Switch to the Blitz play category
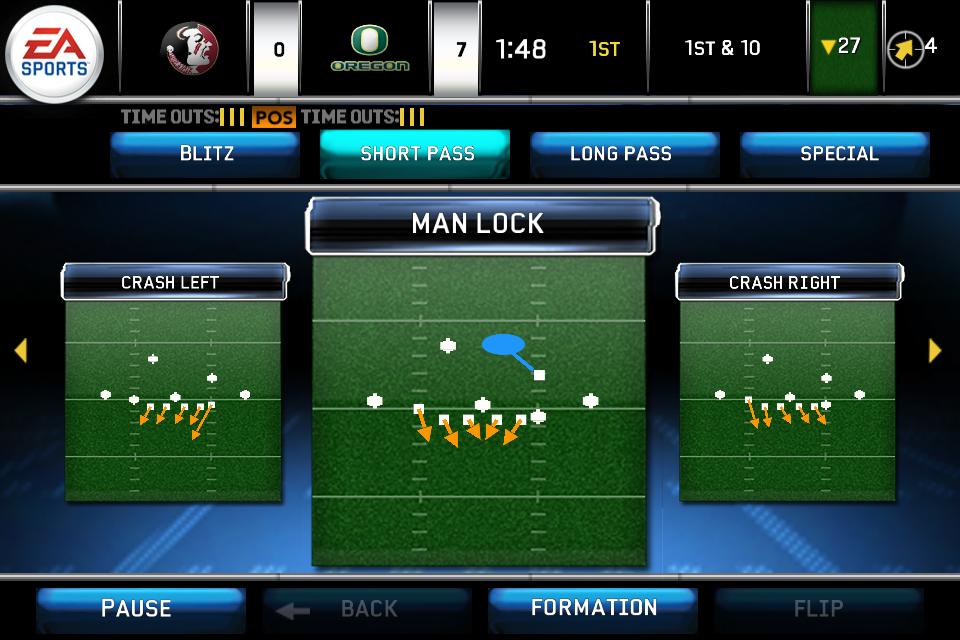The height and width of the screenshot is (640, 960). coord(206,154)
